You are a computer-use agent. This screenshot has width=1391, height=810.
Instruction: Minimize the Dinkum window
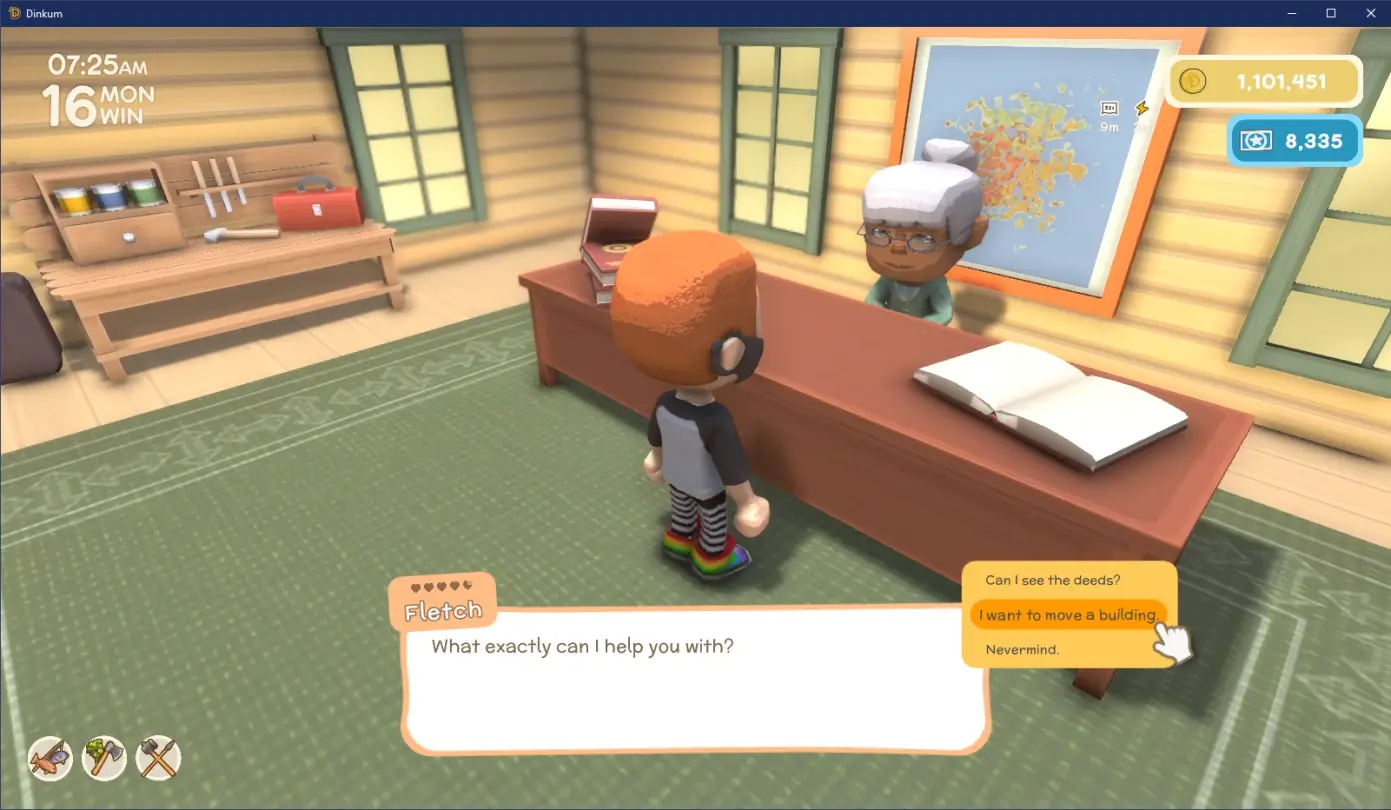coord(1295,13)
